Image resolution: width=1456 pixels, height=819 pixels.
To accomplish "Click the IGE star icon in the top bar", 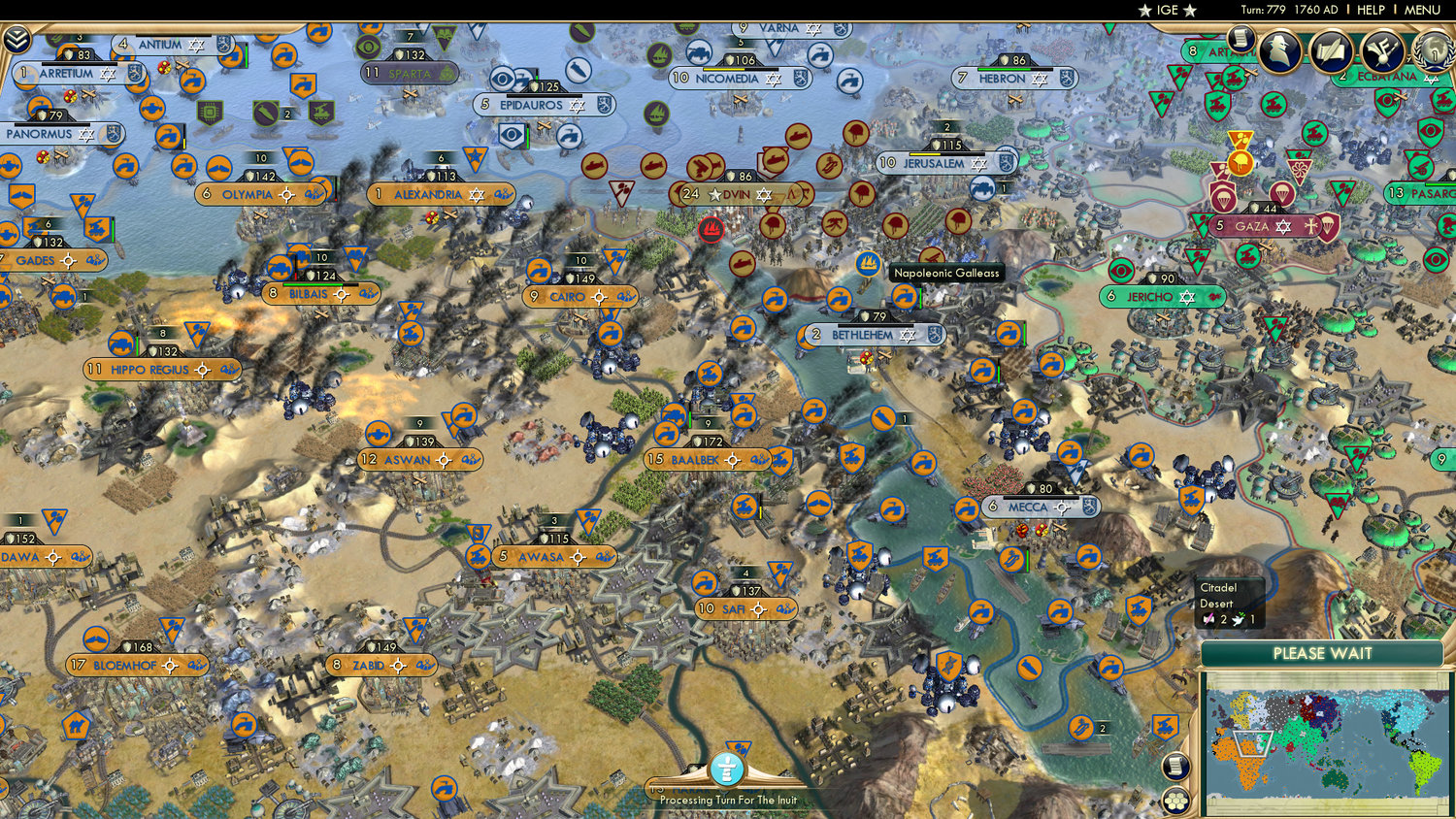I will coord(1147,10).
